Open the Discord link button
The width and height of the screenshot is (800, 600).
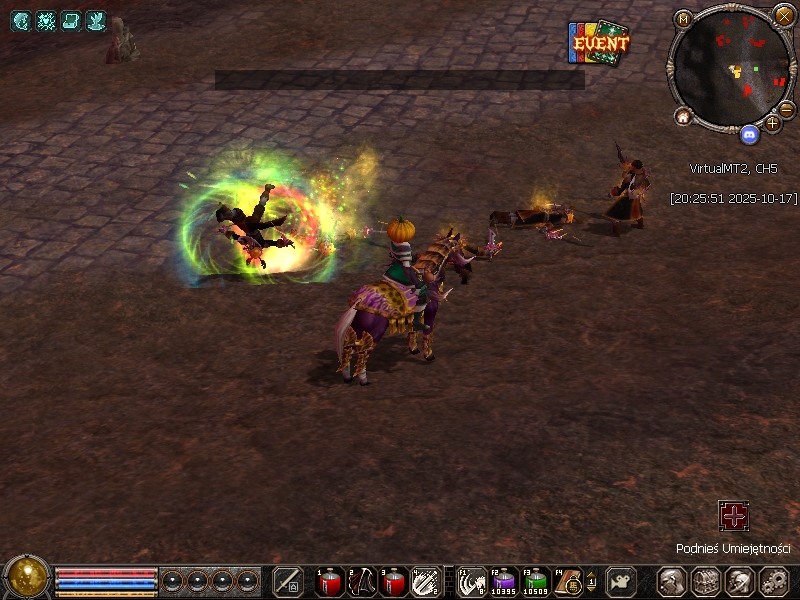tap(749, 131)
